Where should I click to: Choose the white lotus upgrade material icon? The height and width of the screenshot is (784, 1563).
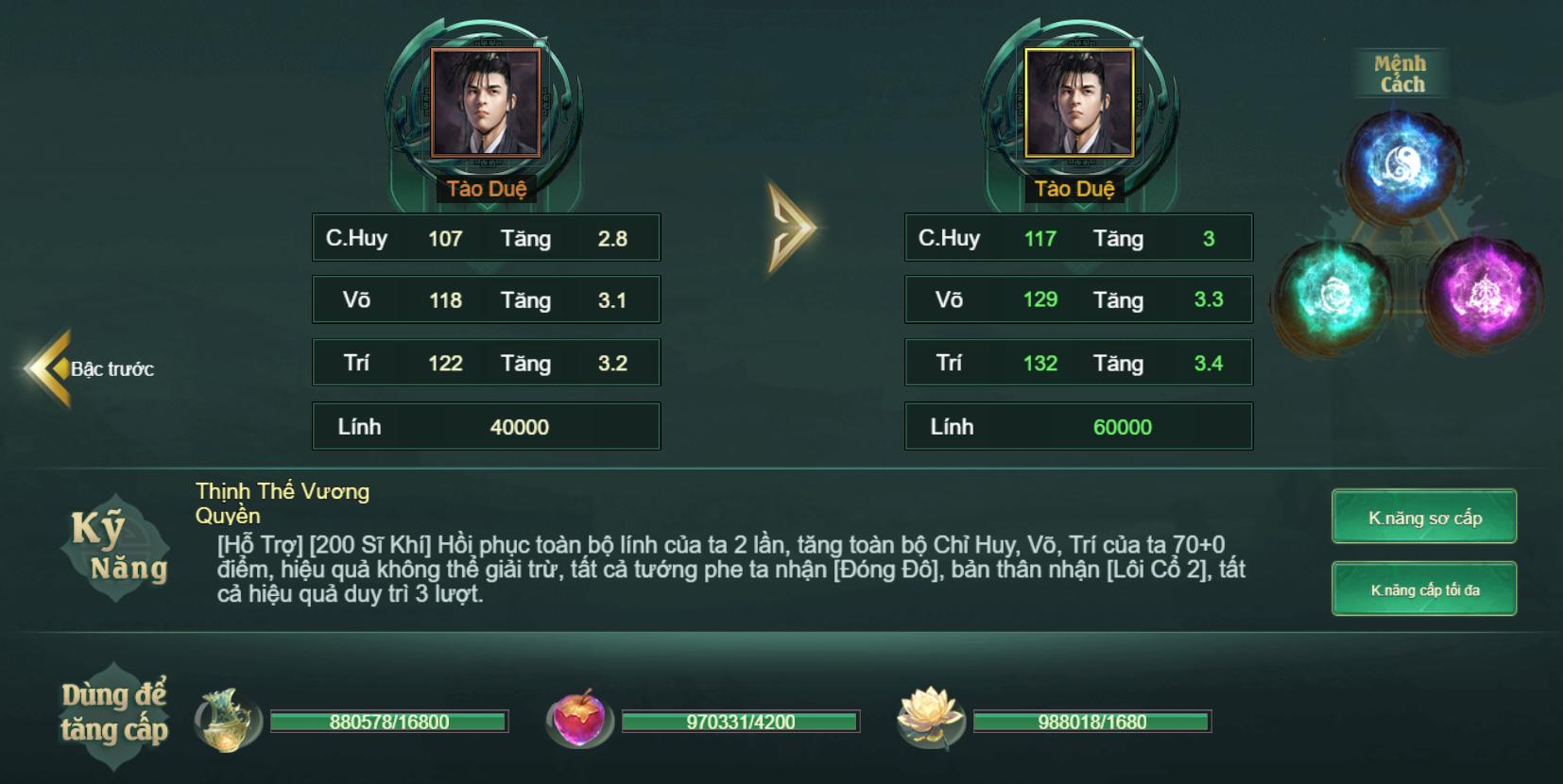pyautogui.click(x=930, y=719)
